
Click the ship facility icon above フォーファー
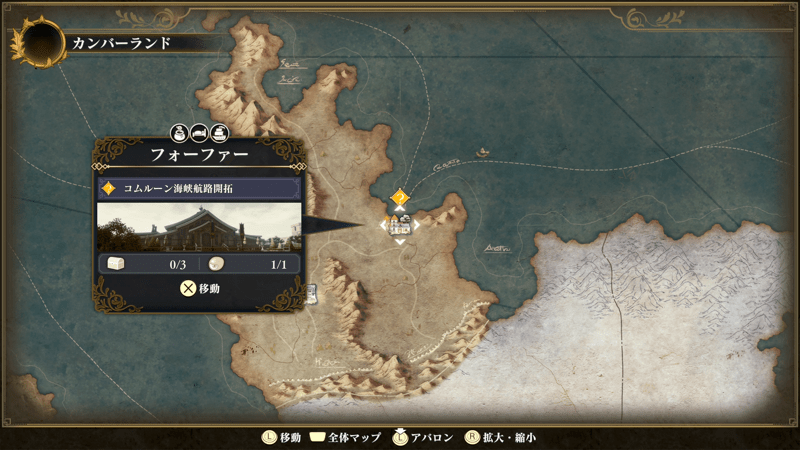point(220,132)
